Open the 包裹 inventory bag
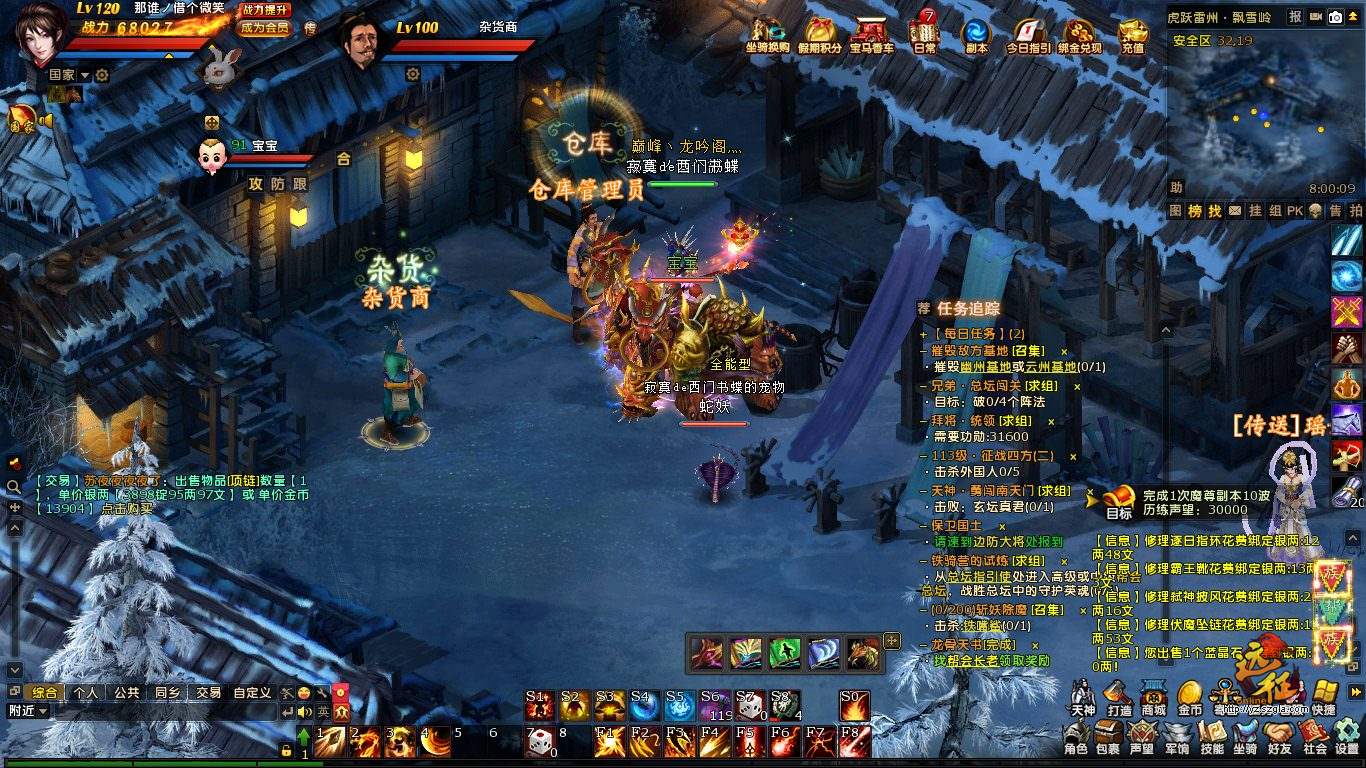The height and width of the screenshot is (768, 1366). pos(1107,735)
